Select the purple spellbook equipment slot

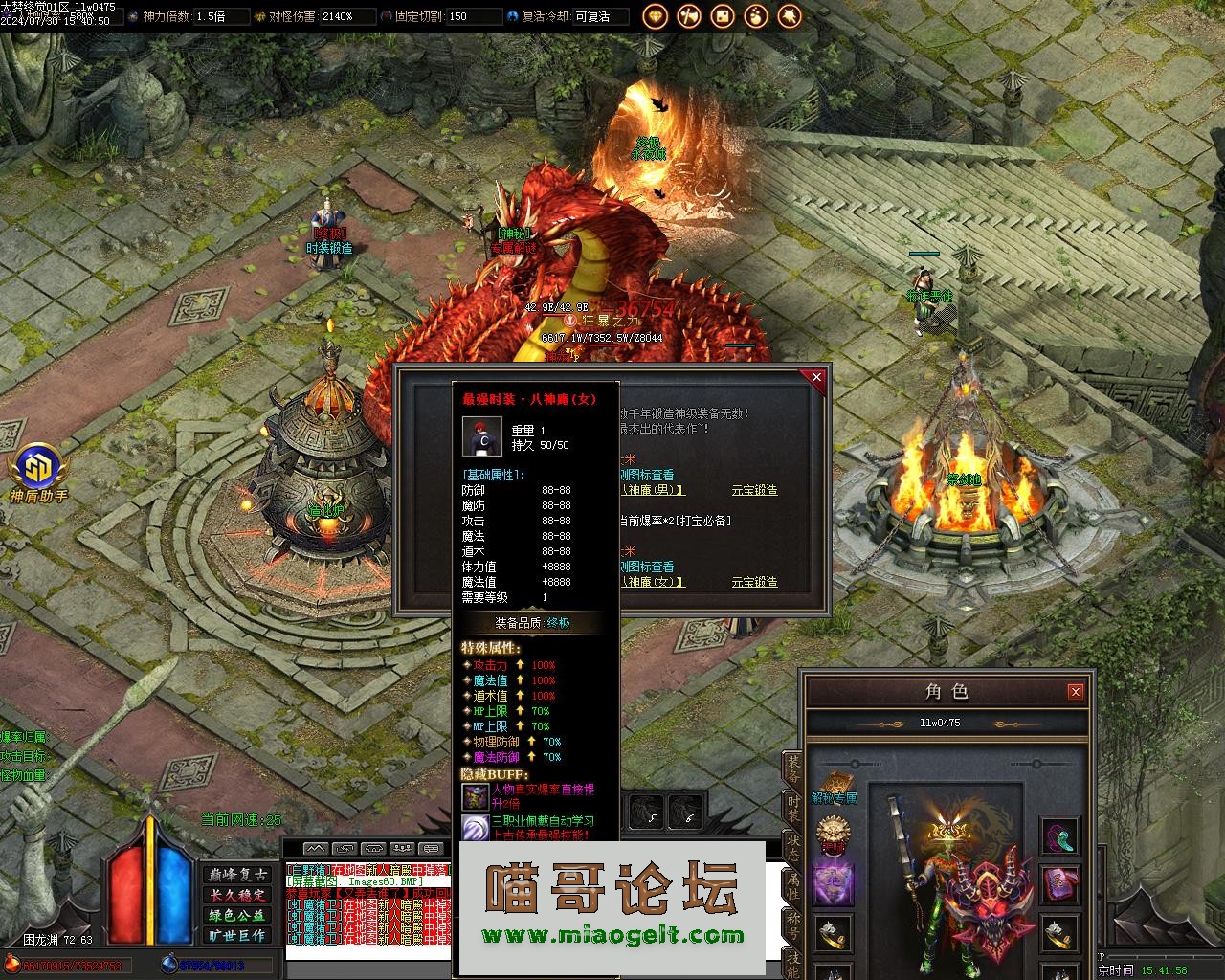click(1059, 883)
